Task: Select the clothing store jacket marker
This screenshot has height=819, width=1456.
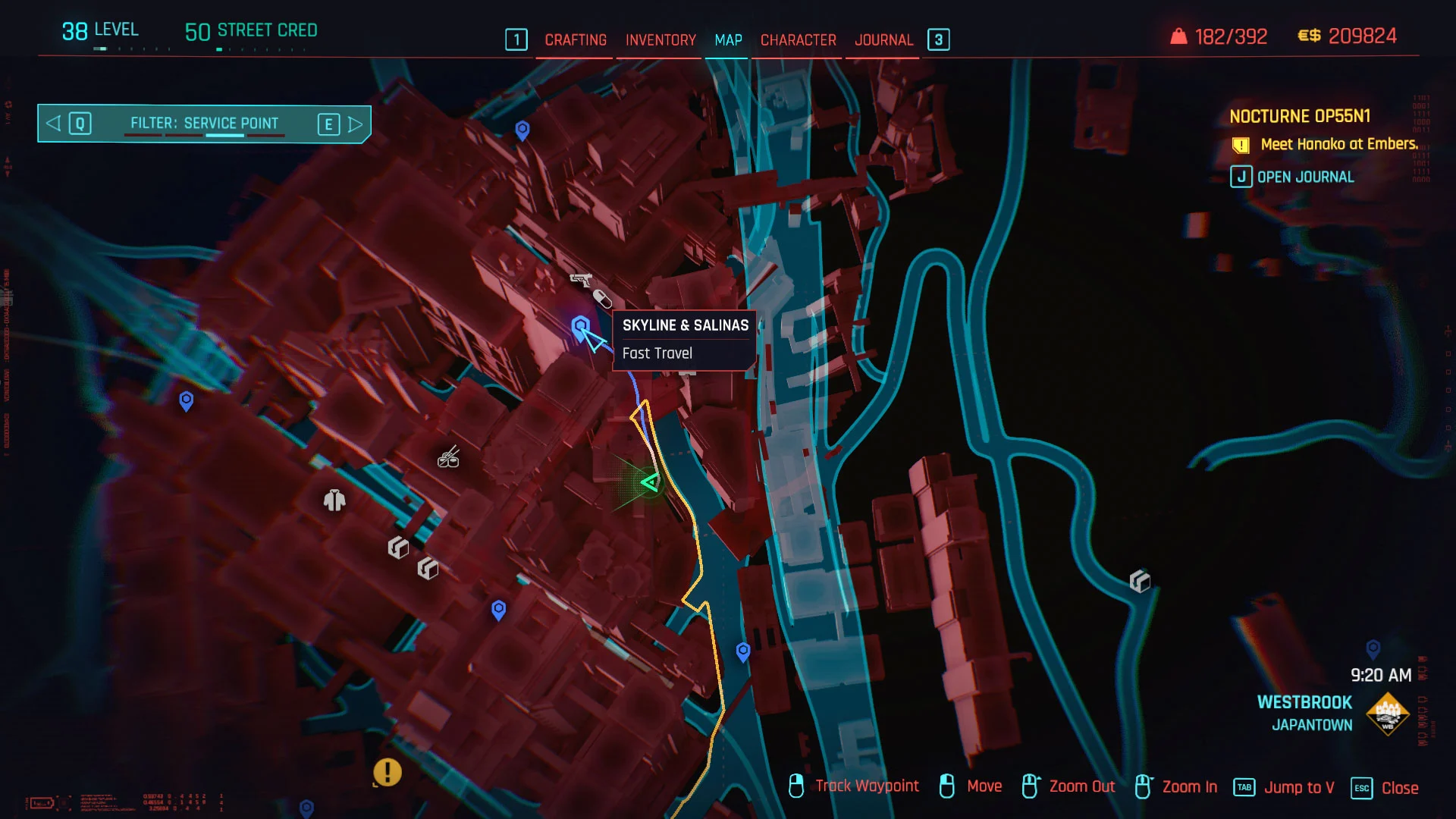Action: coord(334,500)
